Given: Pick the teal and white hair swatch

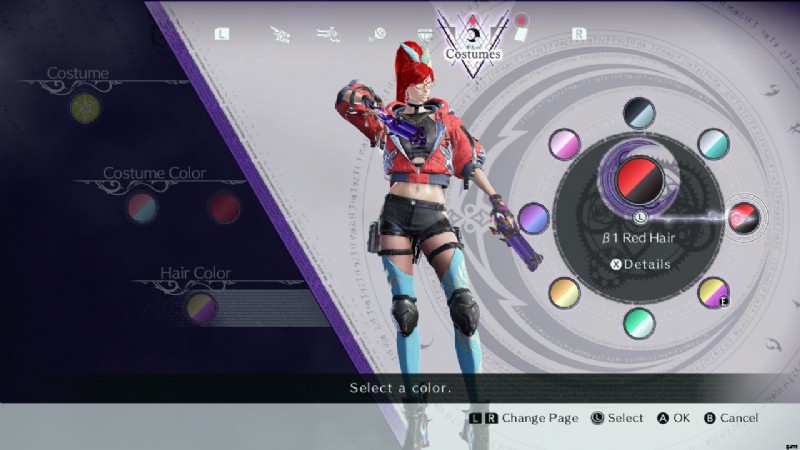Looking at the screenshot, I should (713, 143).
